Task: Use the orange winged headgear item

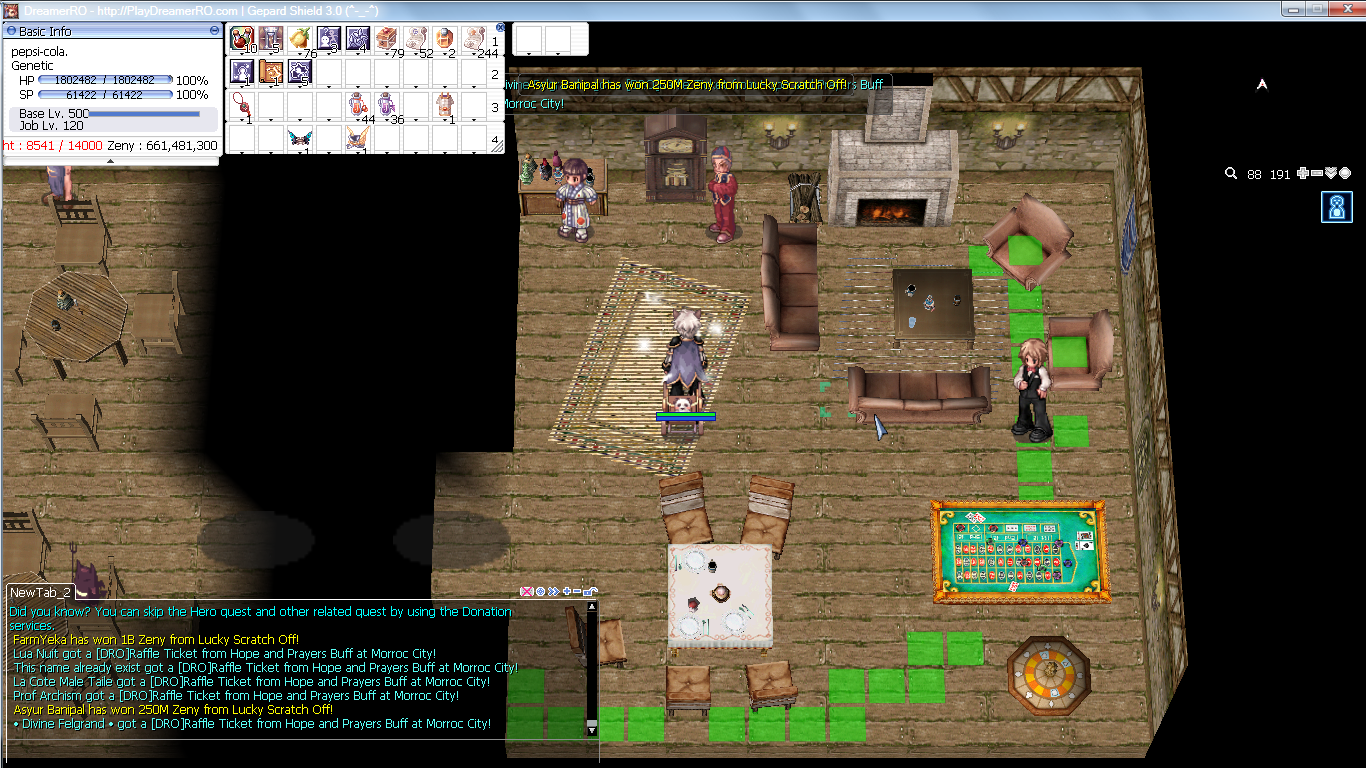Action: [357, 138]
